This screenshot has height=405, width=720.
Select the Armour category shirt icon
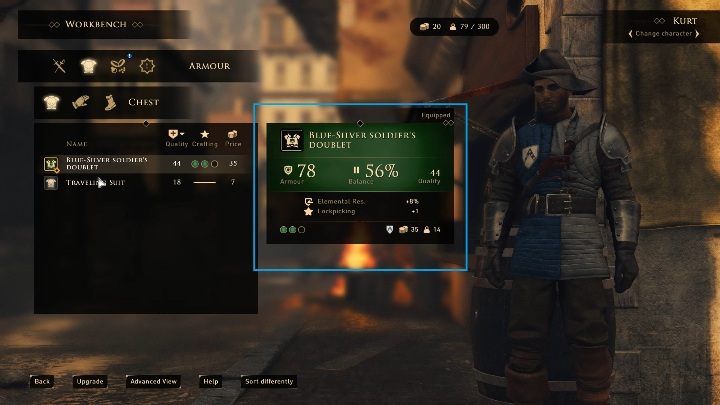pos(88,66)
